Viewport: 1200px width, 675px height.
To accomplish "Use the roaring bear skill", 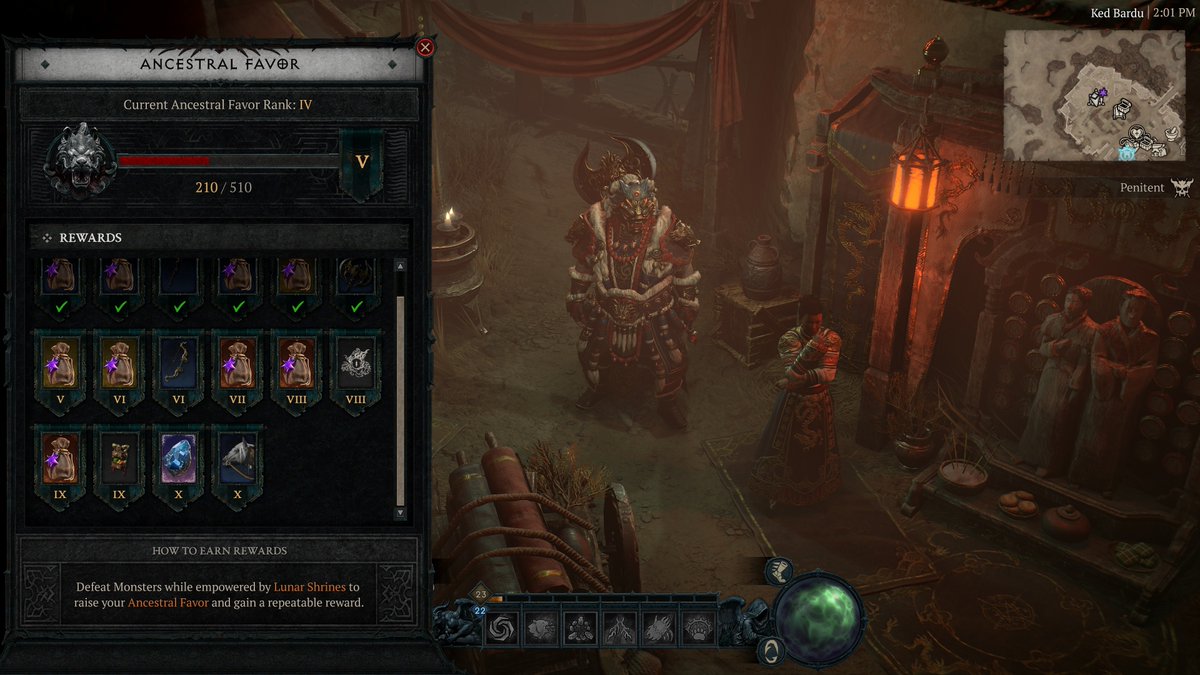I will coord(541,628).
